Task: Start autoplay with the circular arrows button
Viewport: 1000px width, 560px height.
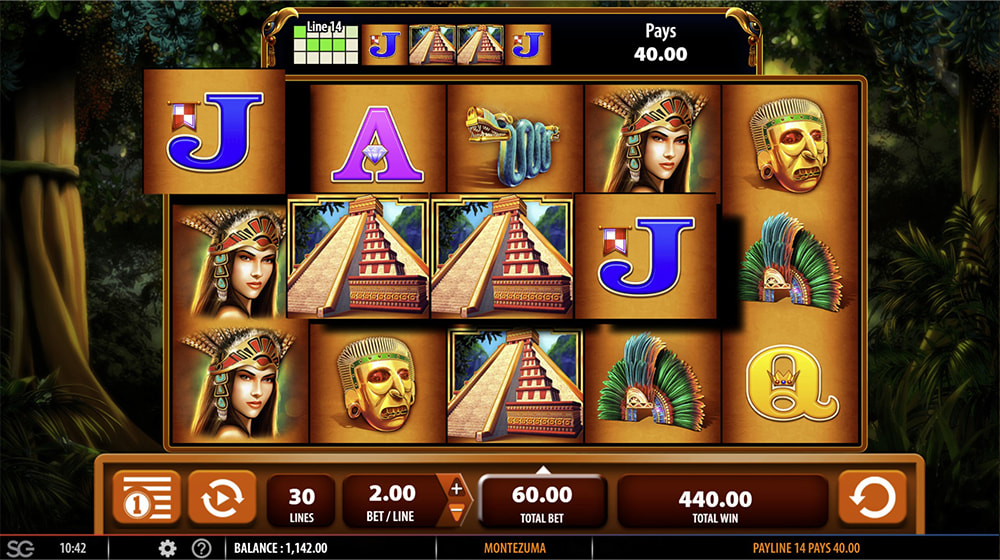Action: 221,497
